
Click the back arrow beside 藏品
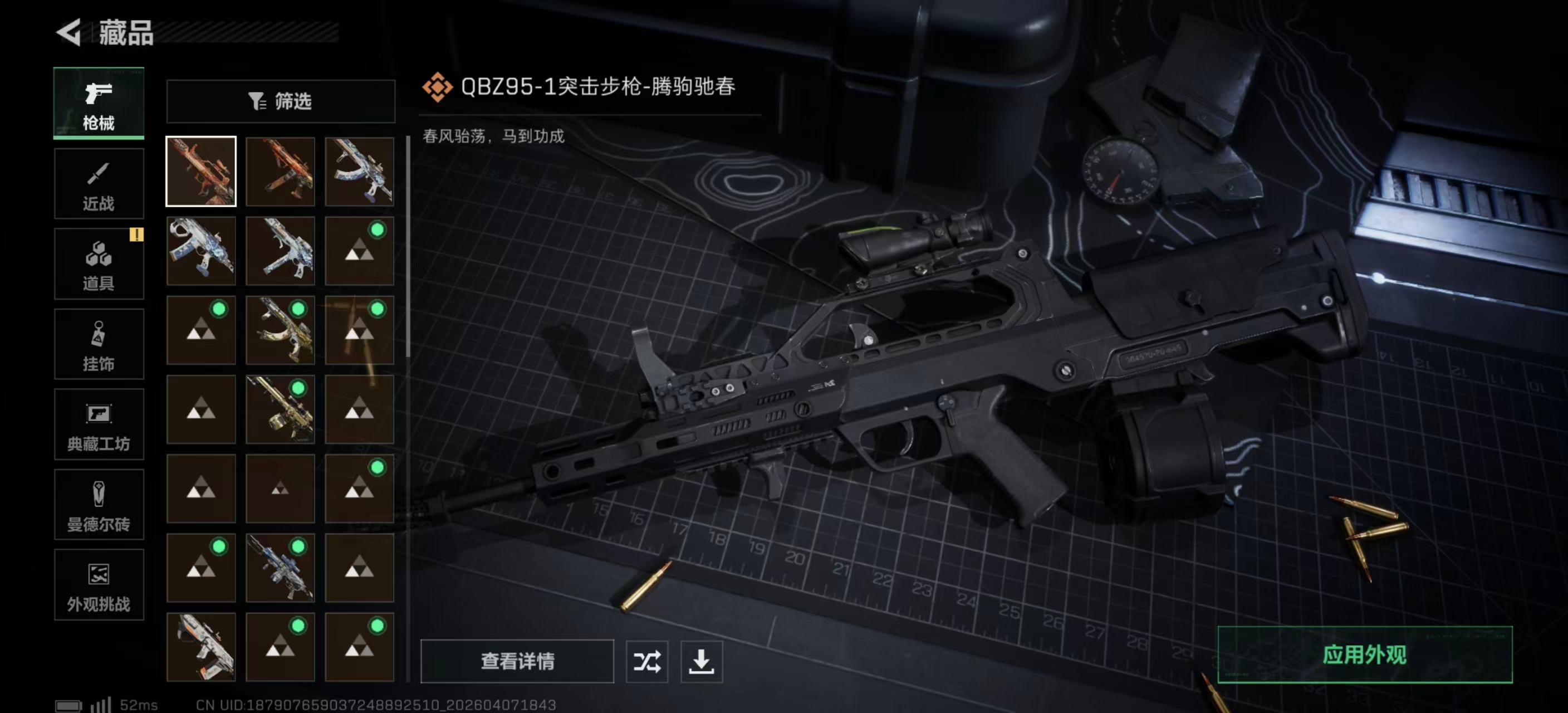coord(69,33)
